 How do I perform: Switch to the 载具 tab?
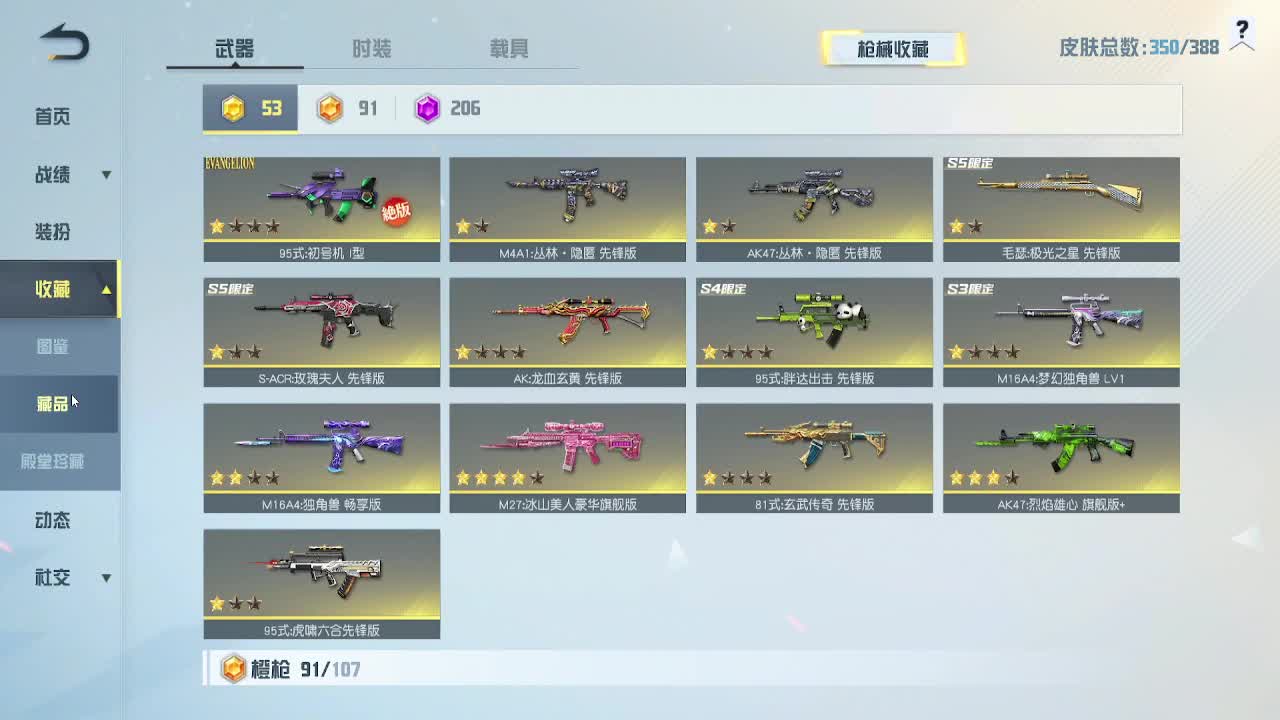pos(511,48)
